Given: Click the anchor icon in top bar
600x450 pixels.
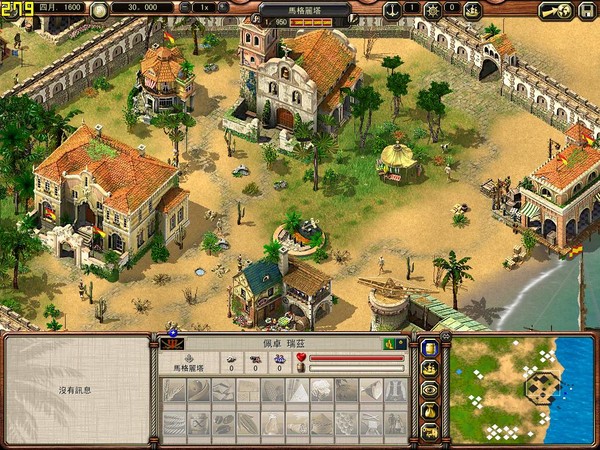Looking at the screenshot, I should coord(392,11).
